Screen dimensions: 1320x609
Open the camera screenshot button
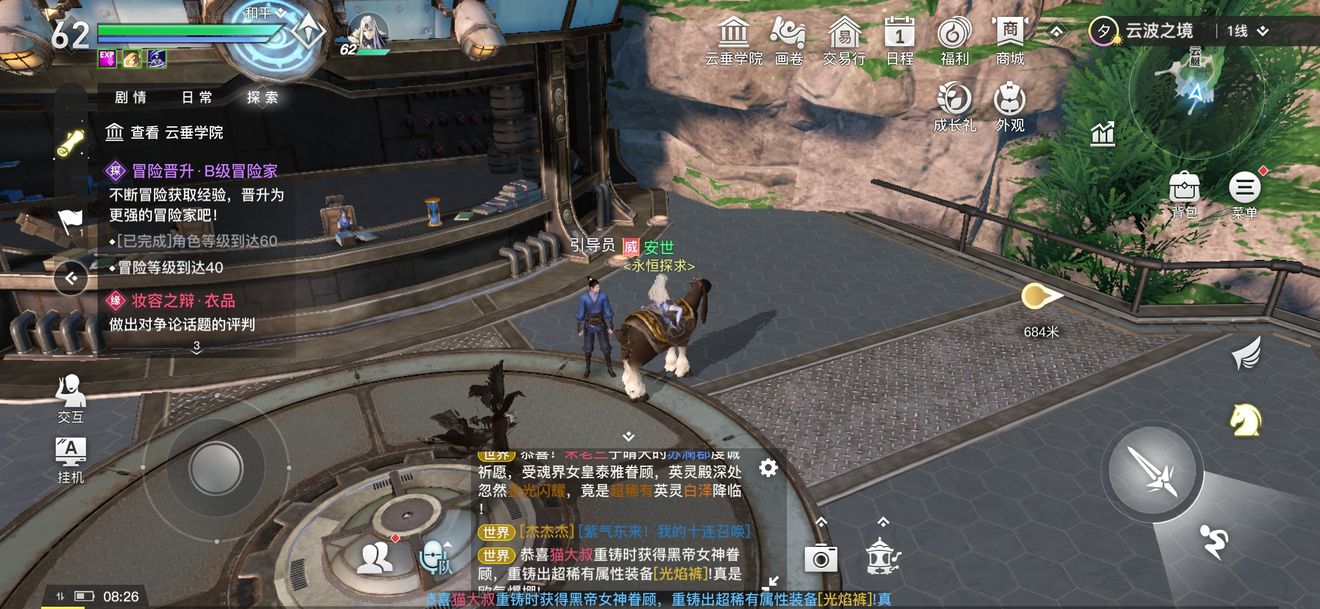[820, 558]
